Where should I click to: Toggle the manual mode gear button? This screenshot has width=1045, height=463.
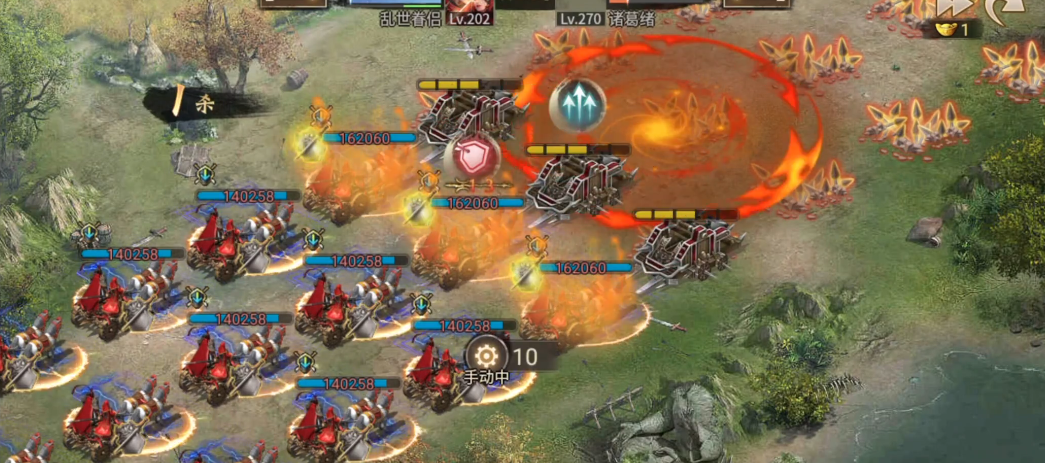pyautogui.click(x=487, y=355)
